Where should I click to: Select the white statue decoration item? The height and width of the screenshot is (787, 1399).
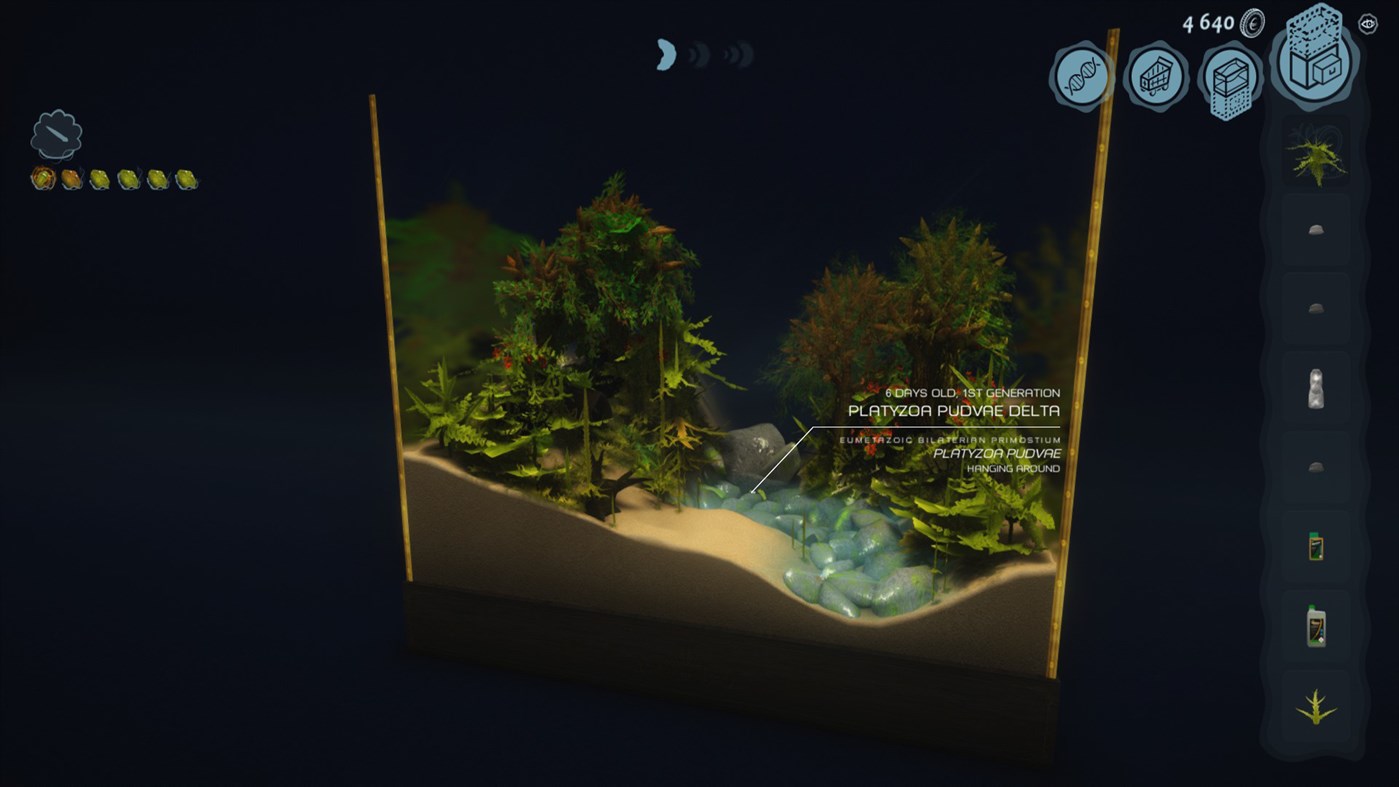click(1315, 389)
